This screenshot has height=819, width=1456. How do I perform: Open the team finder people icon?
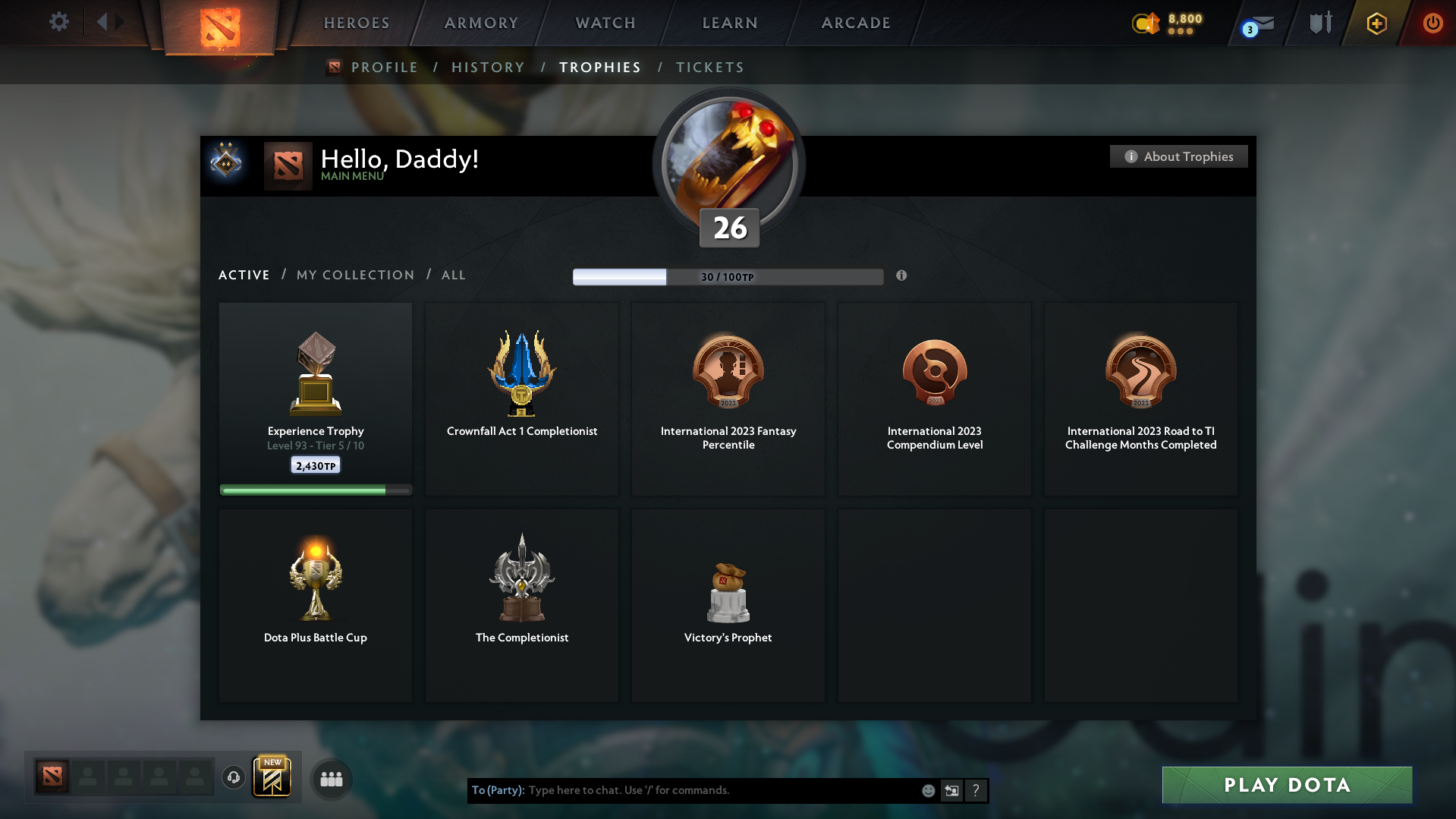point(330,778)
